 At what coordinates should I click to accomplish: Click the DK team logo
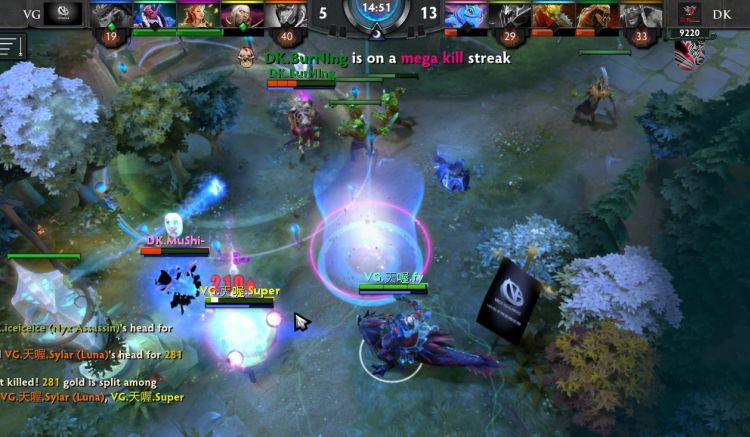coord(689,13)
